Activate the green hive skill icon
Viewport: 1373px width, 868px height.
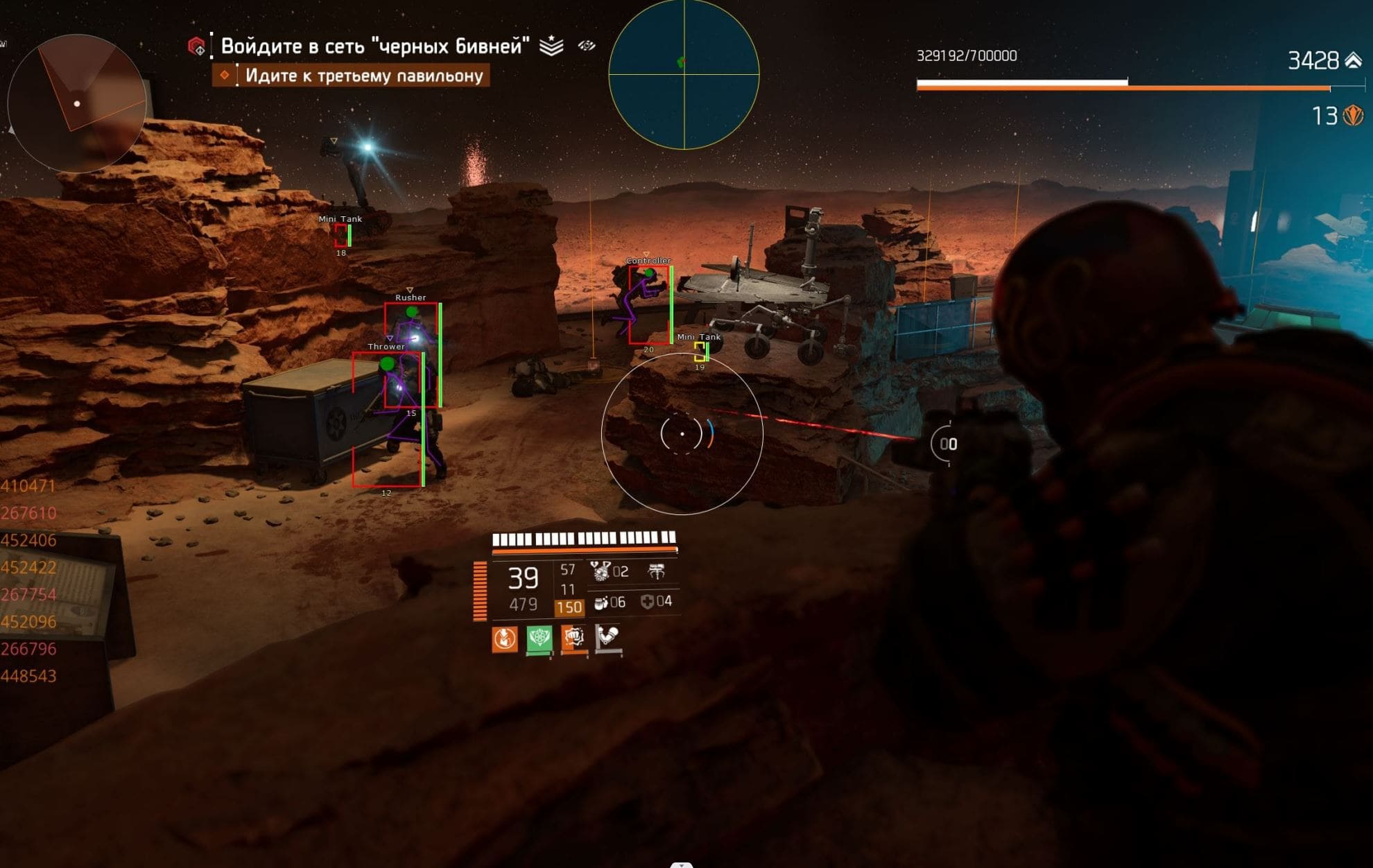coord(539,639)
